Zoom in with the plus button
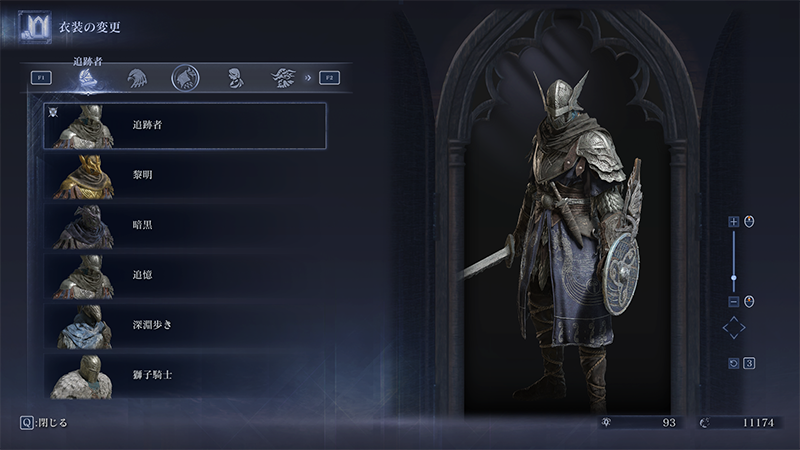 click(x=733, y=222)
